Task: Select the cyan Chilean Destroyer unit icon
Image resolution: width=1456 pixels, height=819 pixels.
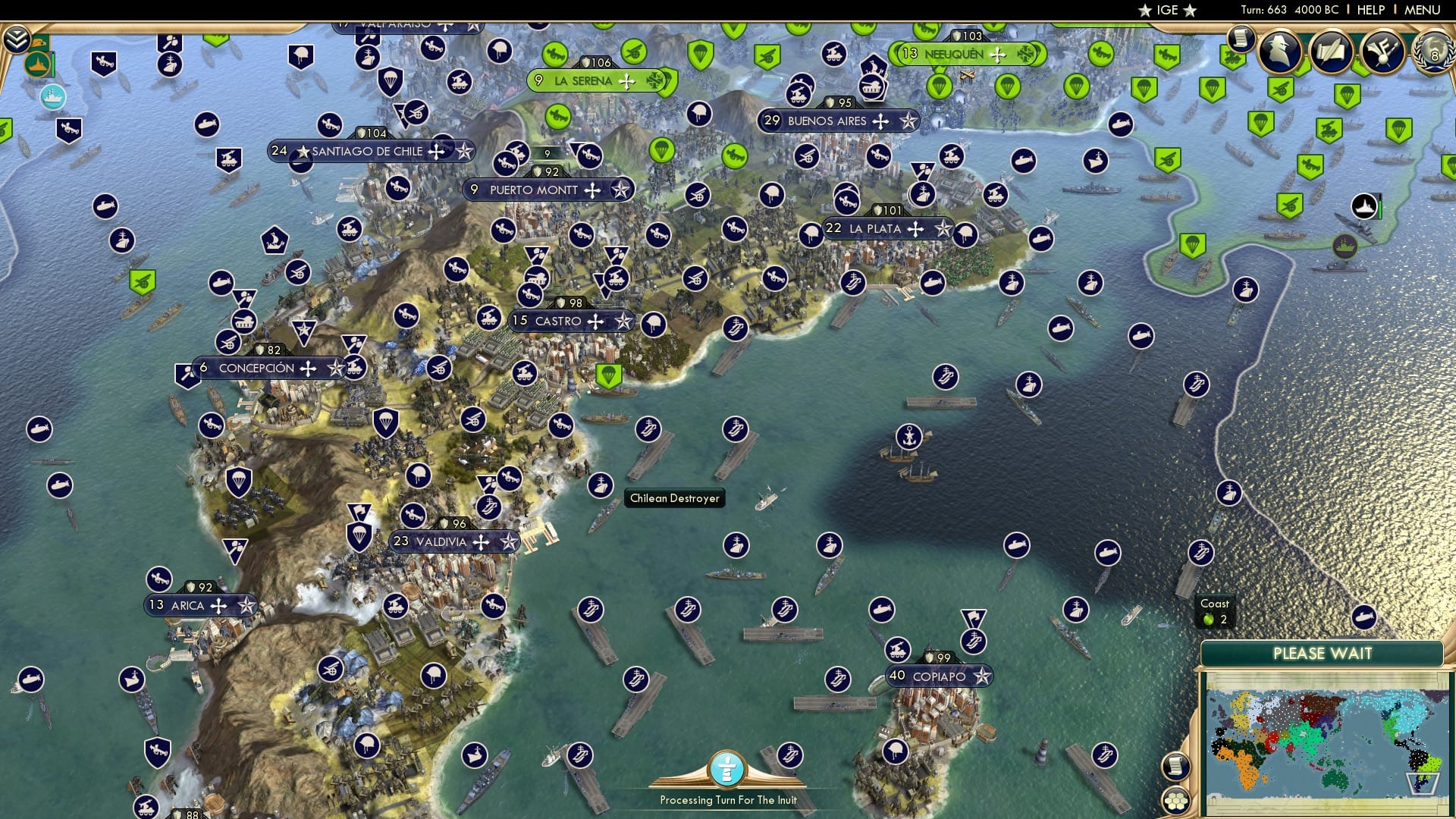Action: 52,99
